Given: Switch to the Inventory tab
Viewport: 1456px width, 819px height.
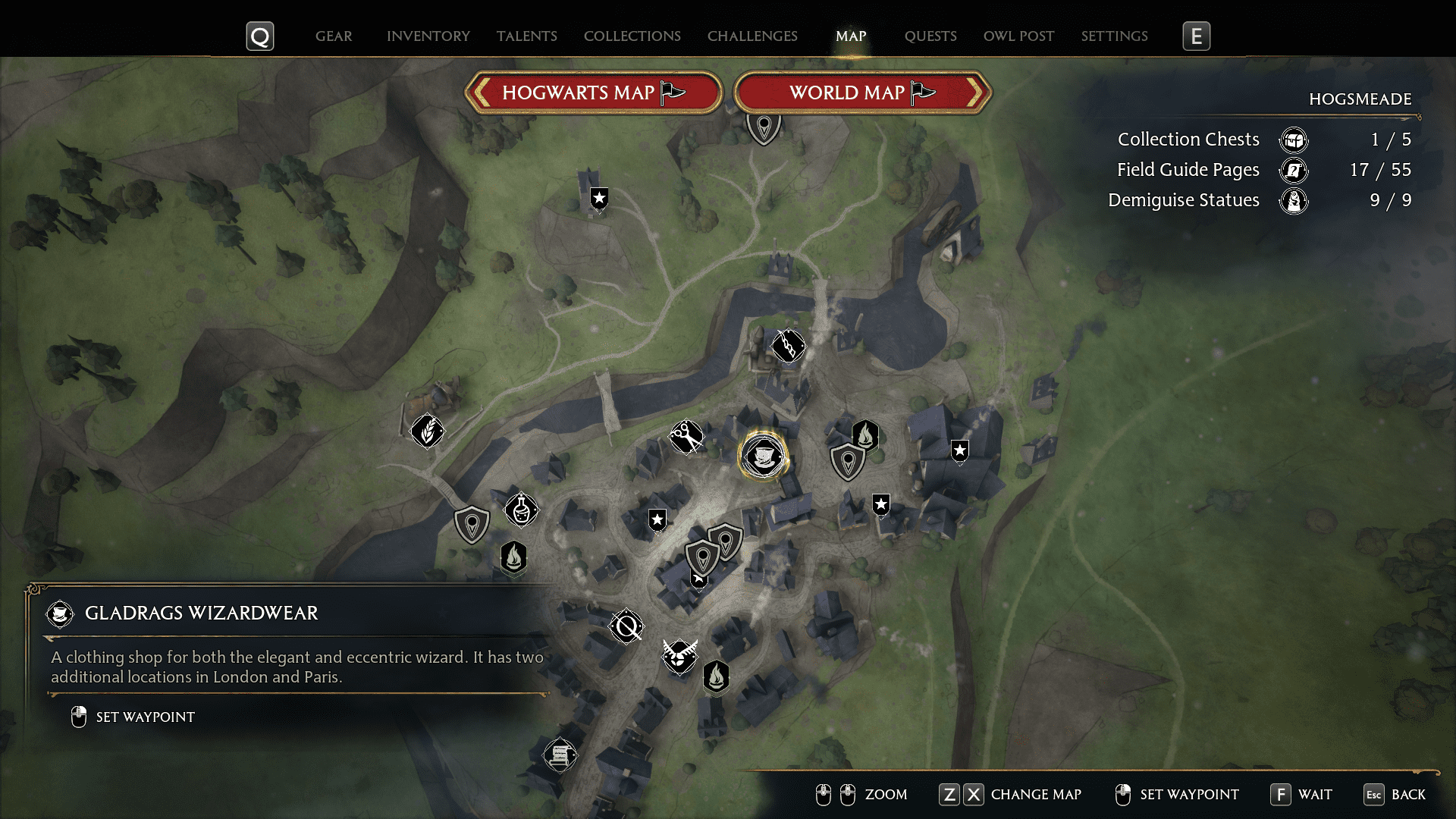Looking at the screenshot, I should pyautogui.click(x=428, y=36).
